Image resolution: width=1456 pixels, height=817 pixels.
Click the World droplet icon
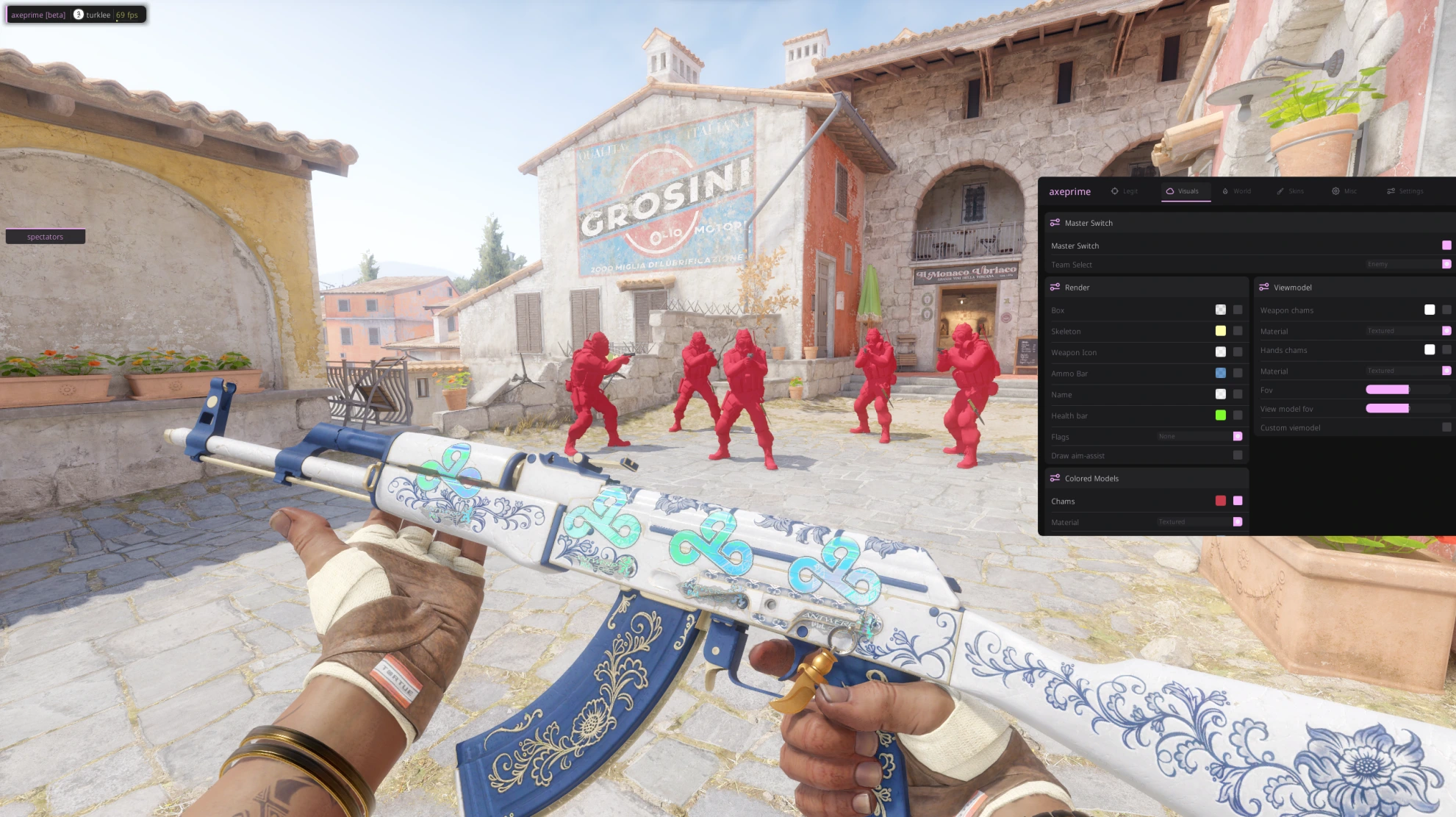(1225, 191)
